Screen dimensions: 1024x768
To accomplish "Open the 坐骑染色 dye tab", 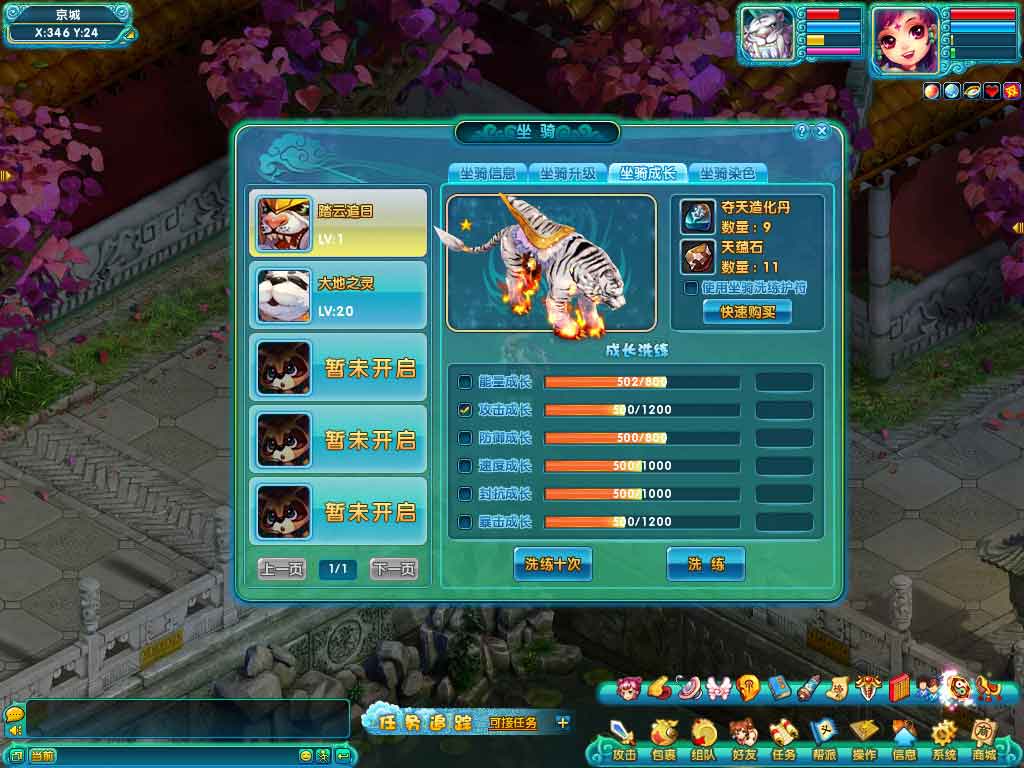I will 727,173.
